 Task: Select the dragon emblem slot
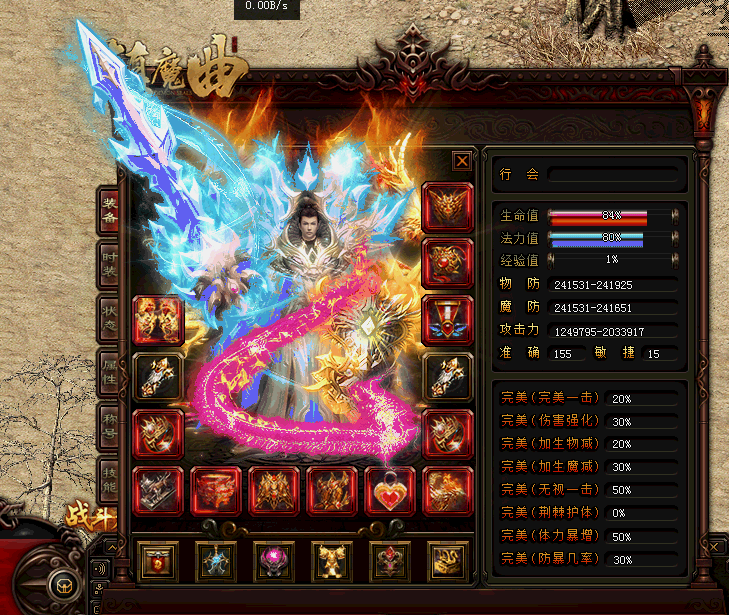coord(447,561)
